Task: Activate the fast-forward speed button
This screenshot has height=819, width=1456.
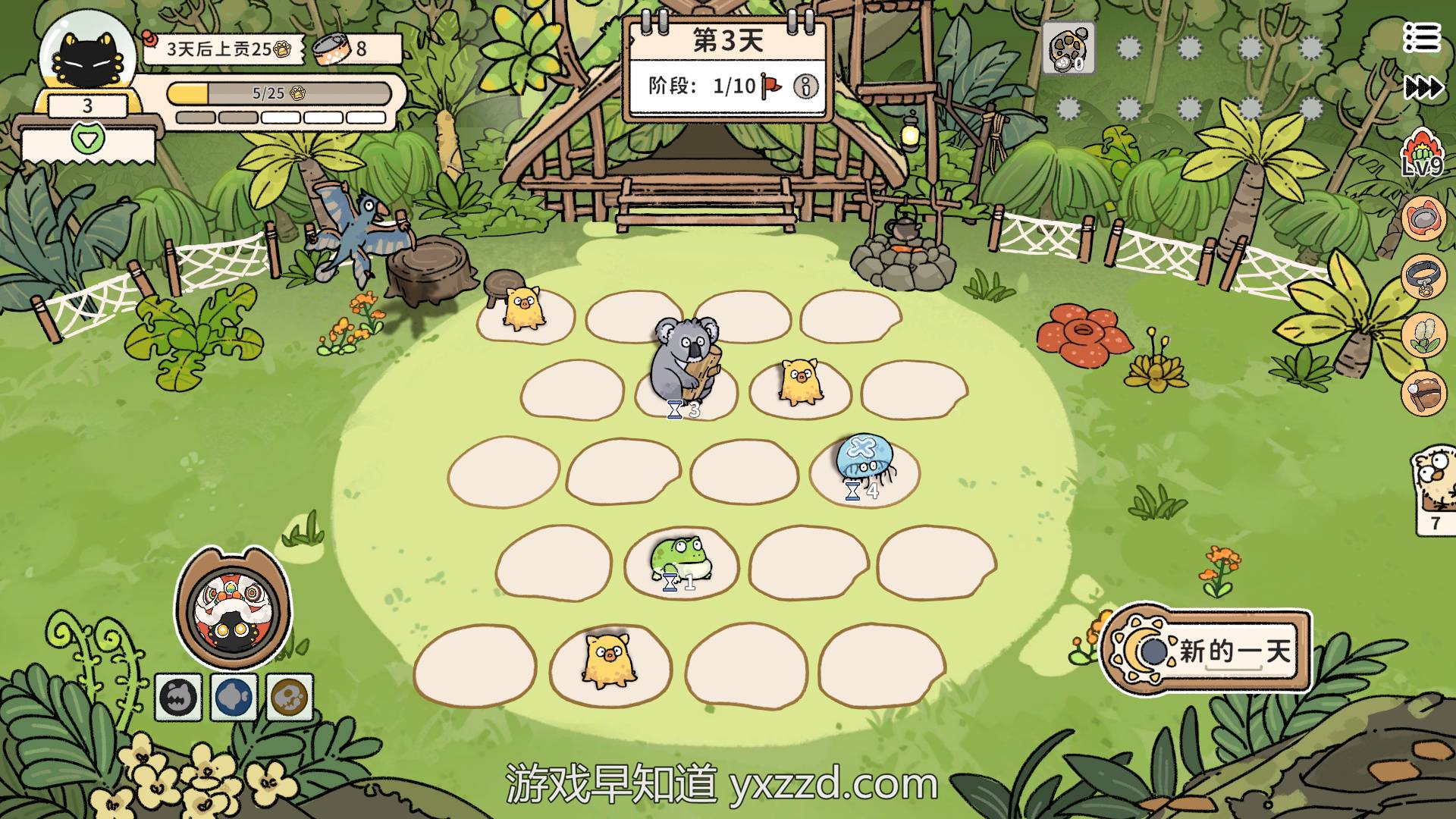Action: (x=1423, y=88)
